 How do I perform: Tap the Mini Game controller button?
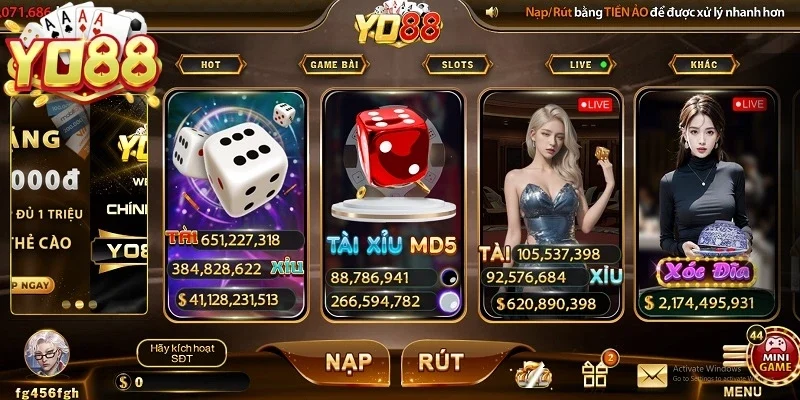[x=774, y=353]
